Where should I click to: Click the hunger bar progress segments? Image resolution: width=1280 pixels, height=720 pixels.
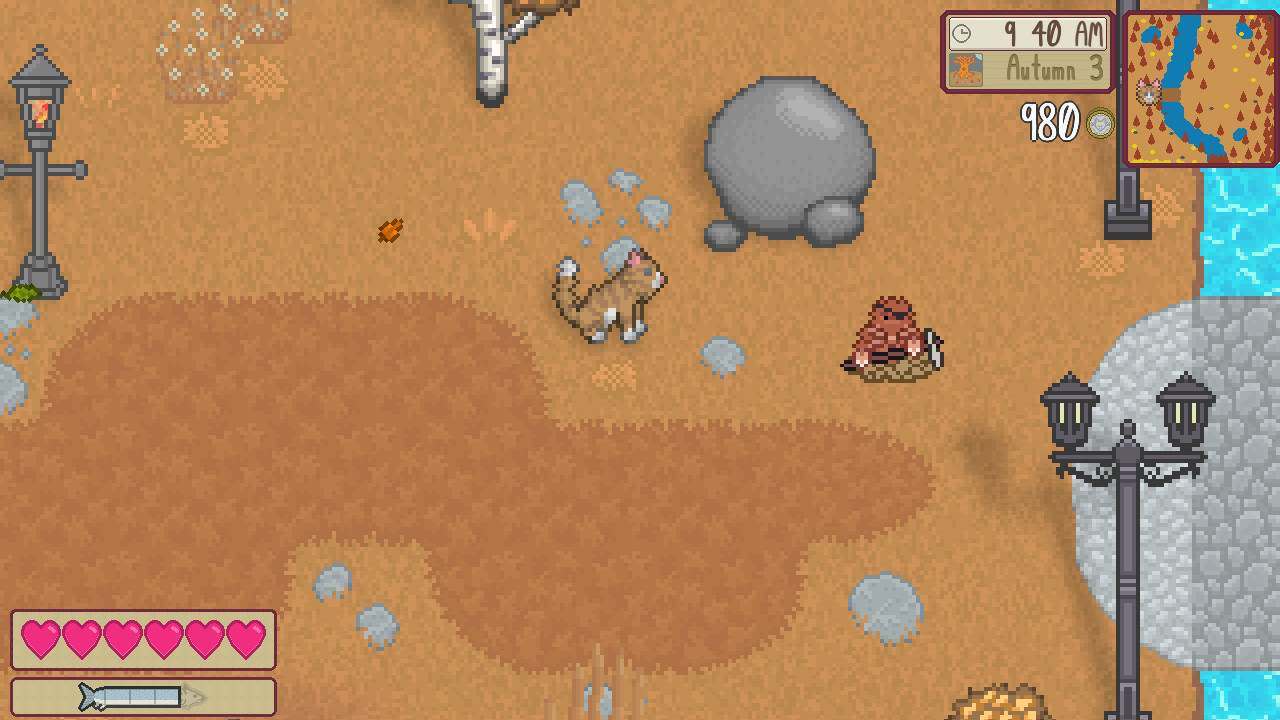click(140, 698)
